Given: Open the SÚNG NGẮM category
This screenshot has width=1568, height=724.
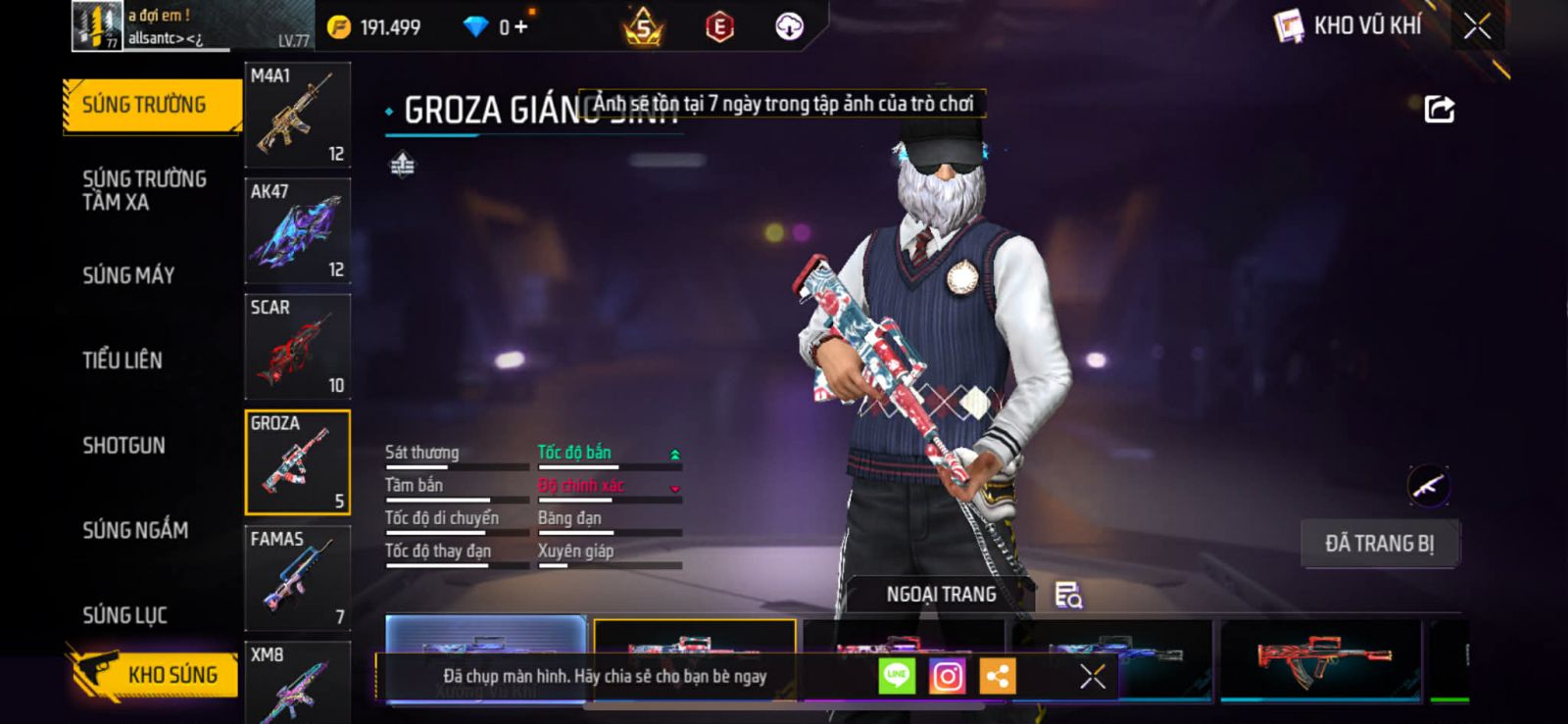Looking at the screenshot, I should tap(135, 530).
